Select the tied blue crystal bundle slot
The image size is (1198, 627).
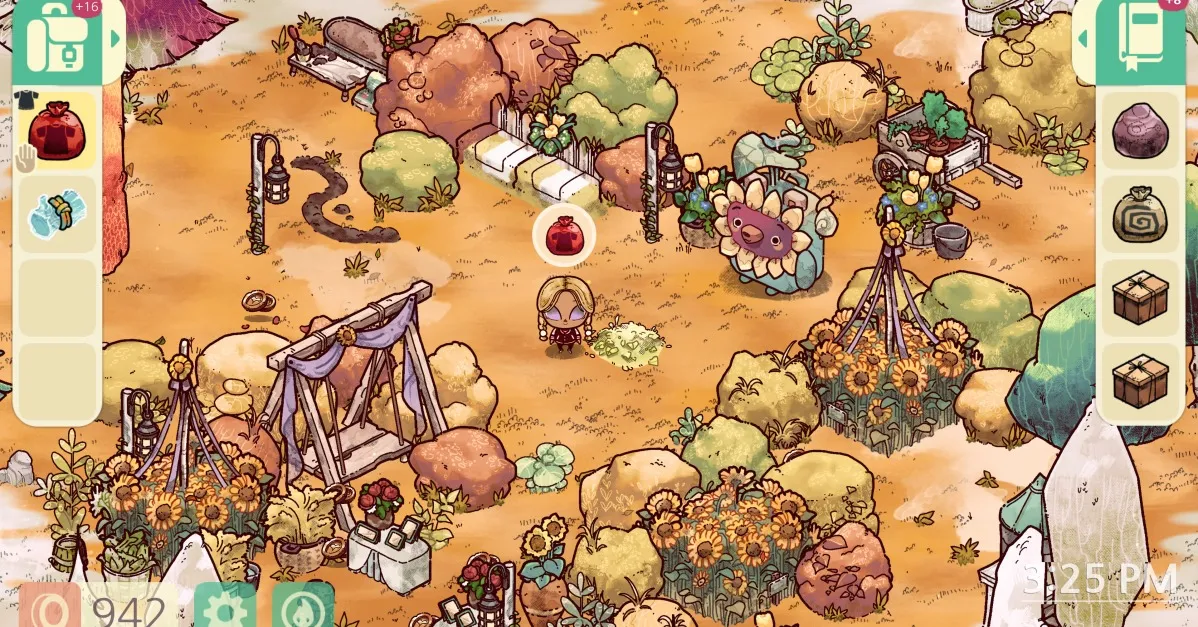tap(58, 213)
